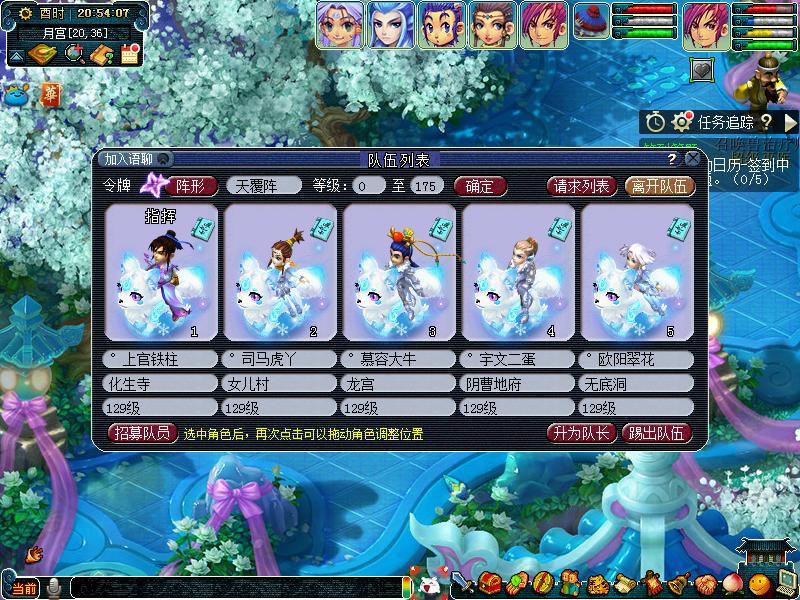
Task: Choose team member 慕容大牛 card
Action: coord(398,272)
